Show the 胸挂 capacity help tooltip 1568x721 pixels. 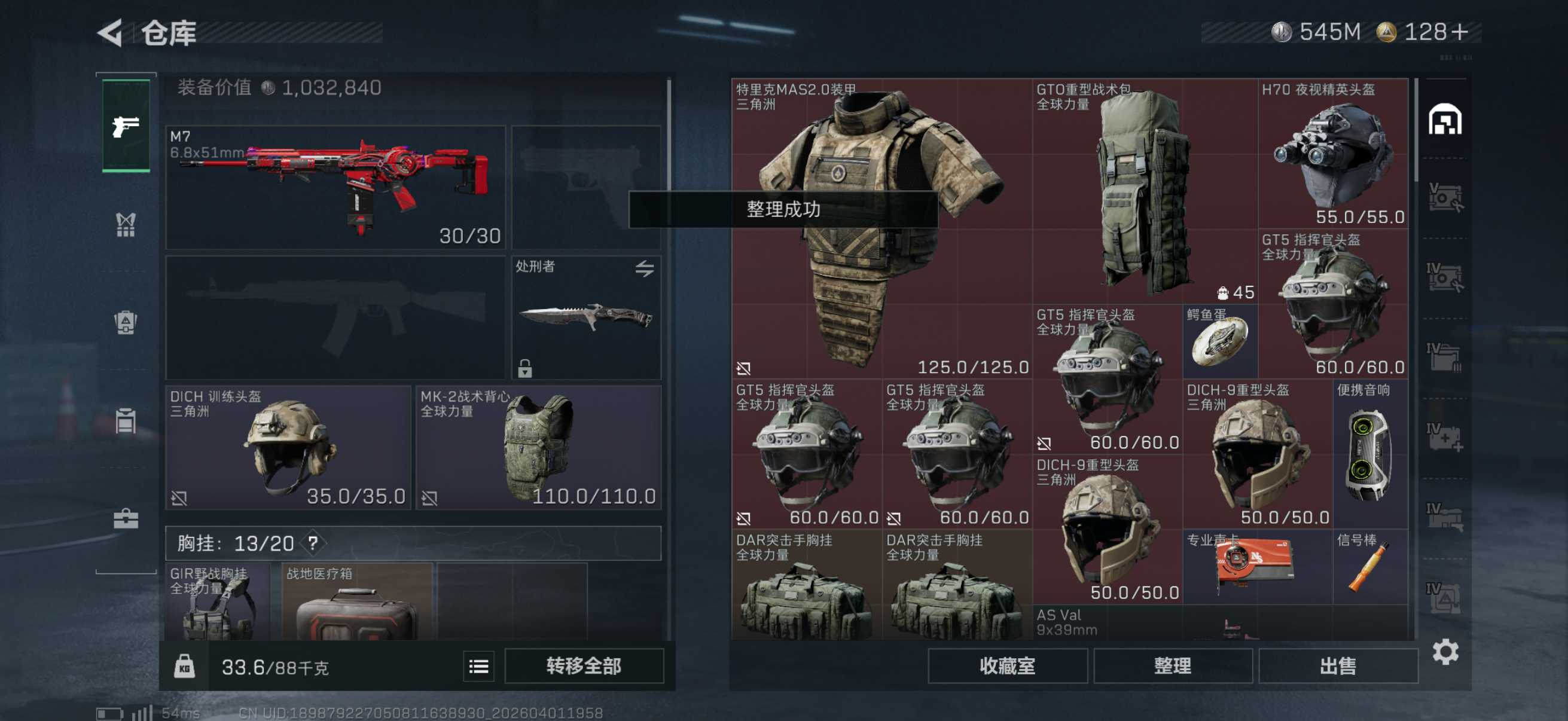[x=313, y=543]
